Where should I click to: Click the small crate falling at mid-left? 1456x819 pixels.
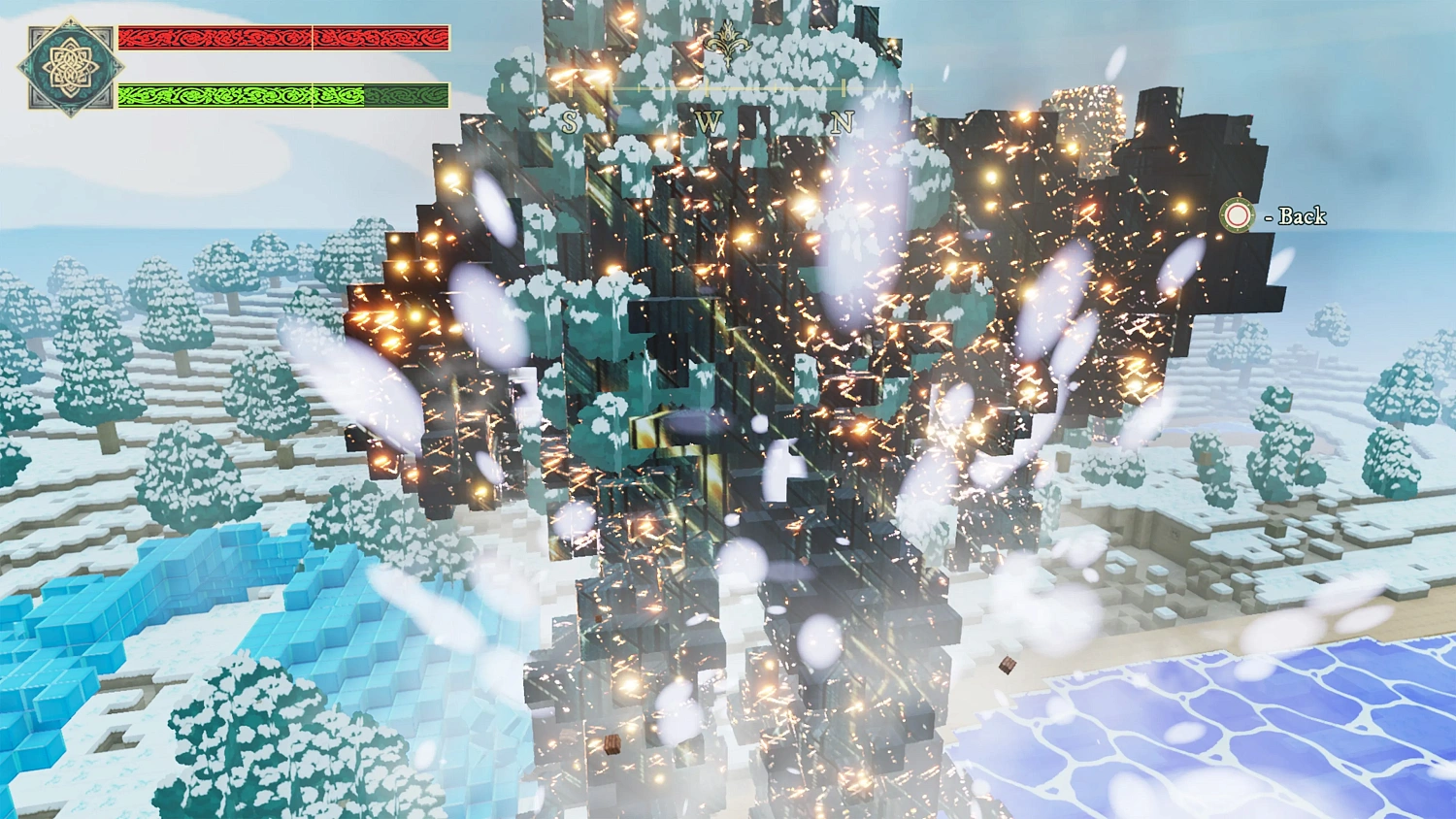click(612, 745)
